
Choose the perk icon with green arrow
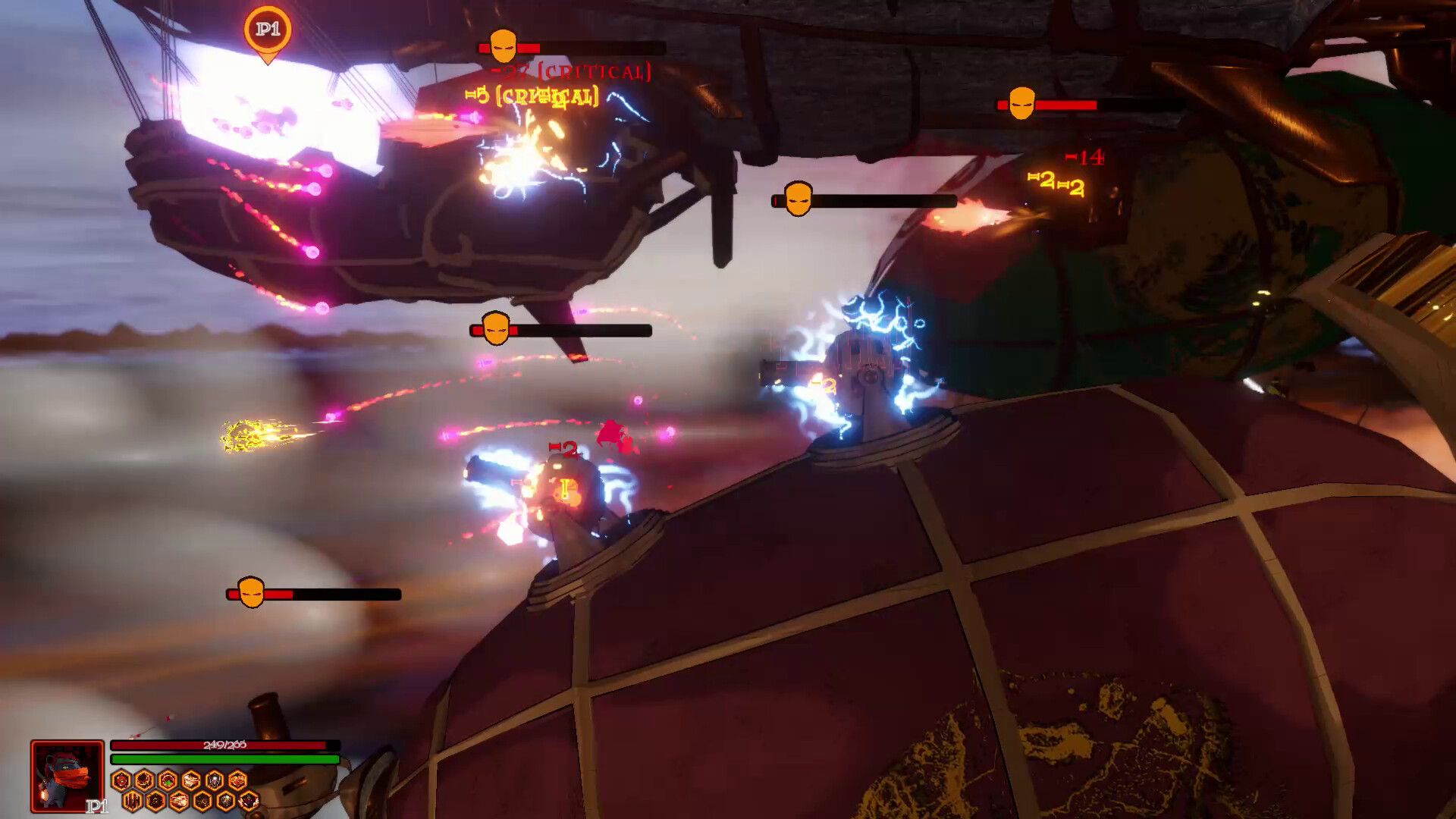point(168,780)
